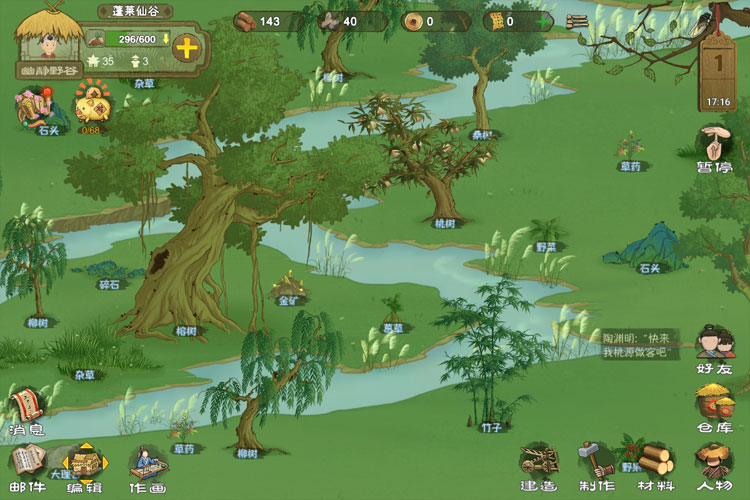Click the green plus to add currency

click(543, 21)
